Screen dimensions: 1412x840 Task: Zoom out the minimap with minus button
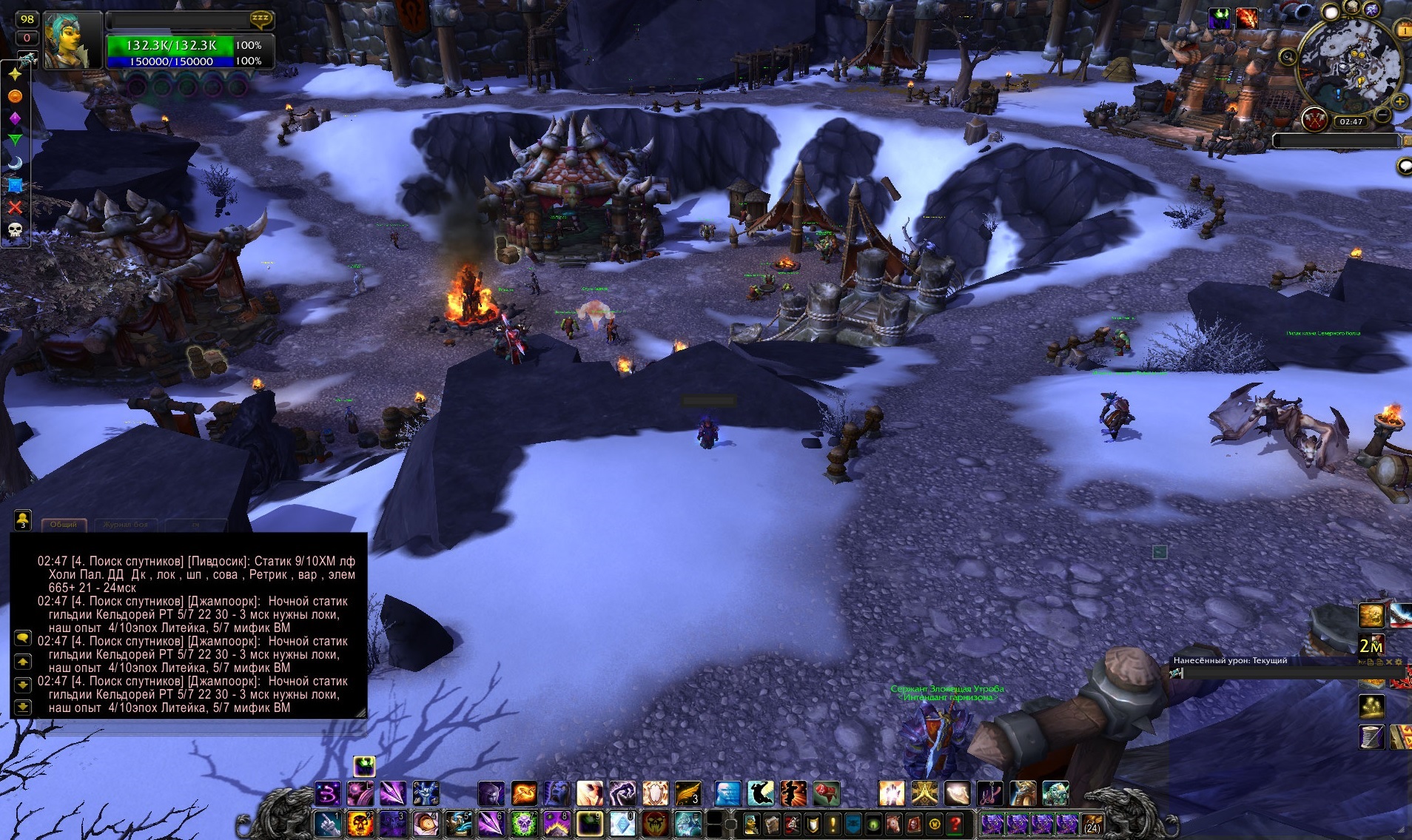[1382, 115]
